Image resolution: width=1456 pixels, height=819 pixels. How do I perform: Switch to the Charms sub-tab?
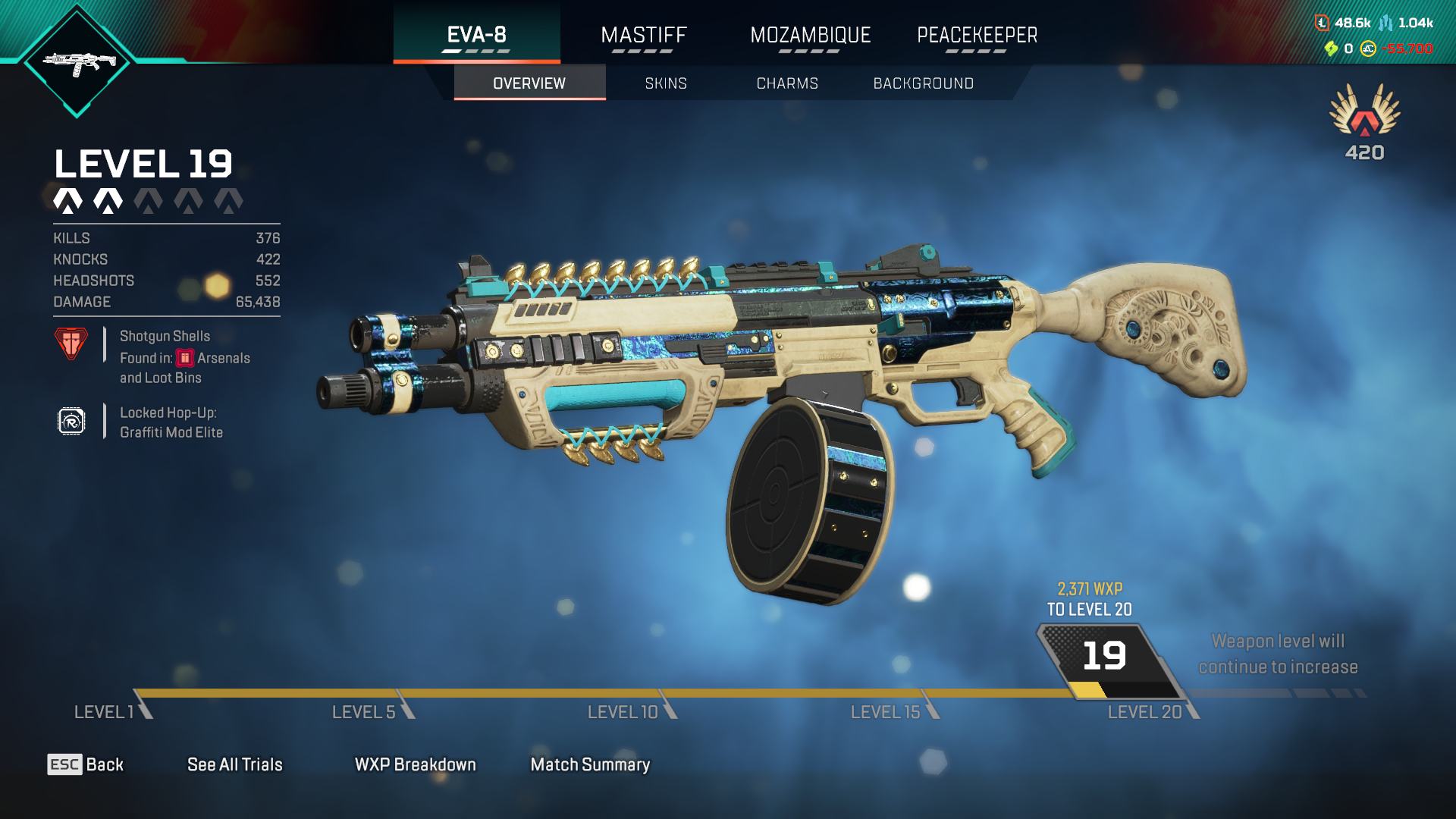pos(787,83)
